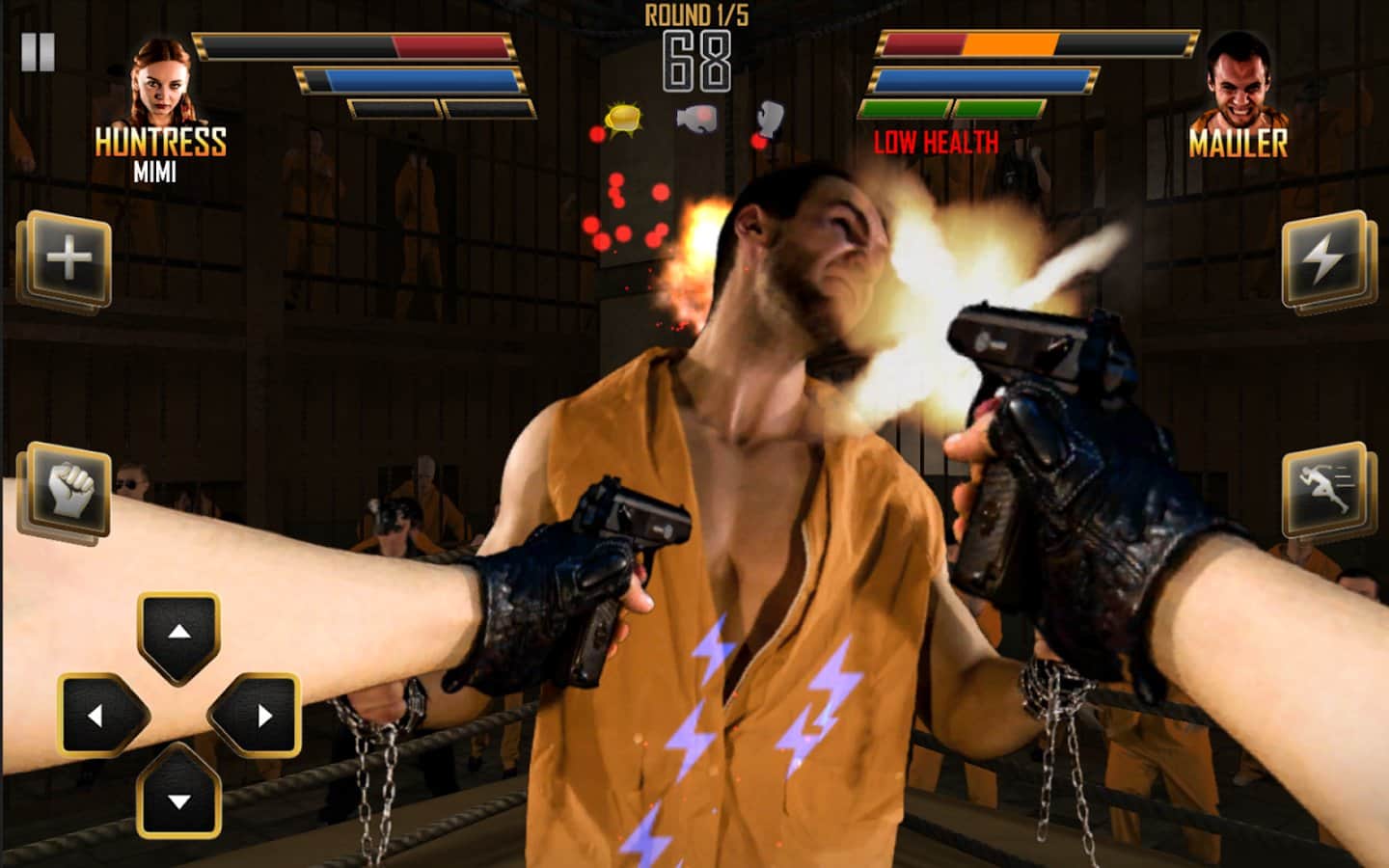
Task: Pause the fight
Action: pyautogui.click(x=39, y=52)
